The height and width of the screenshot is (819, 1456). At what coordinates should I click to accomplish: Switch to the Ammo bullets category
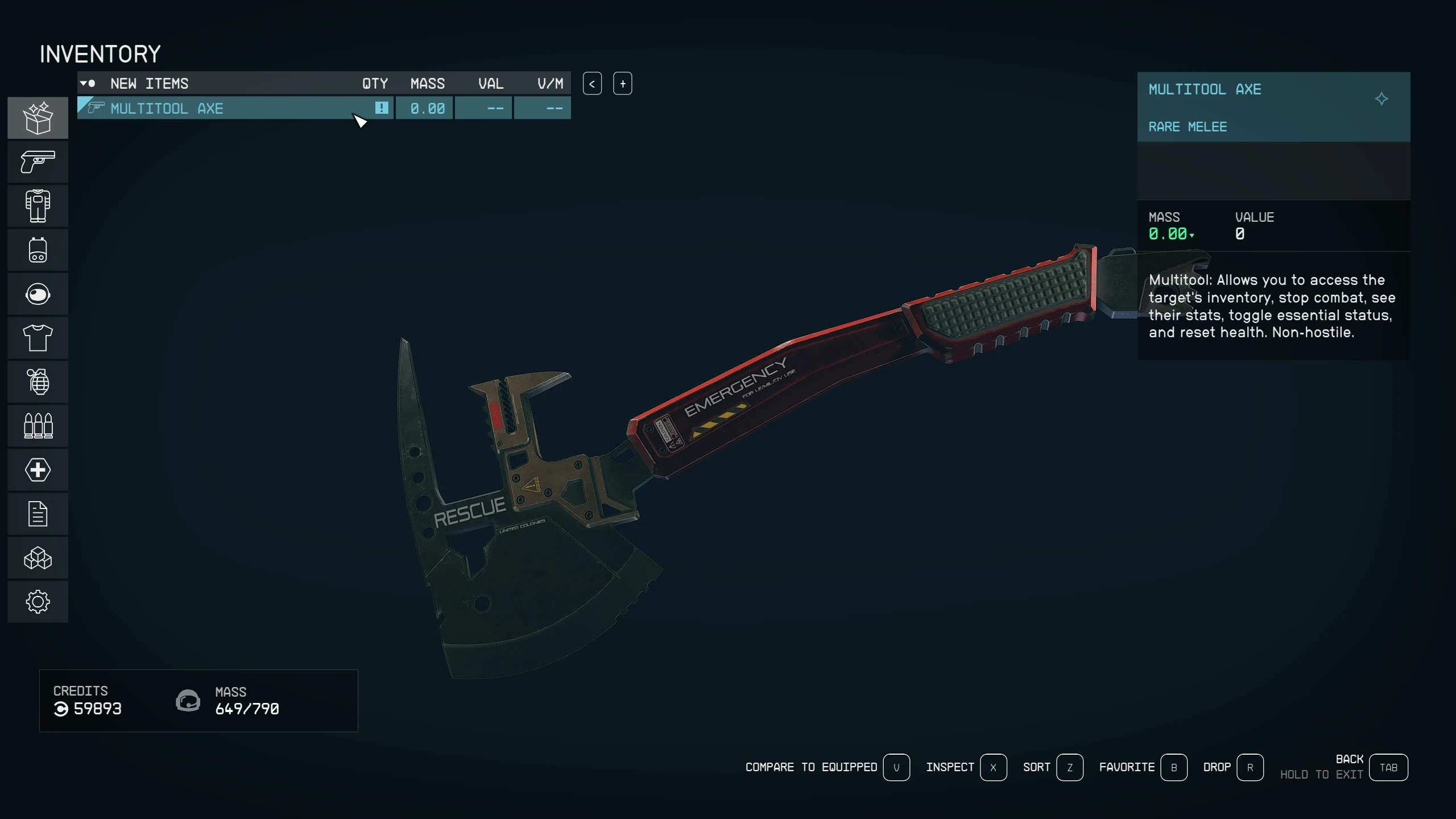(x=38, y=425)
